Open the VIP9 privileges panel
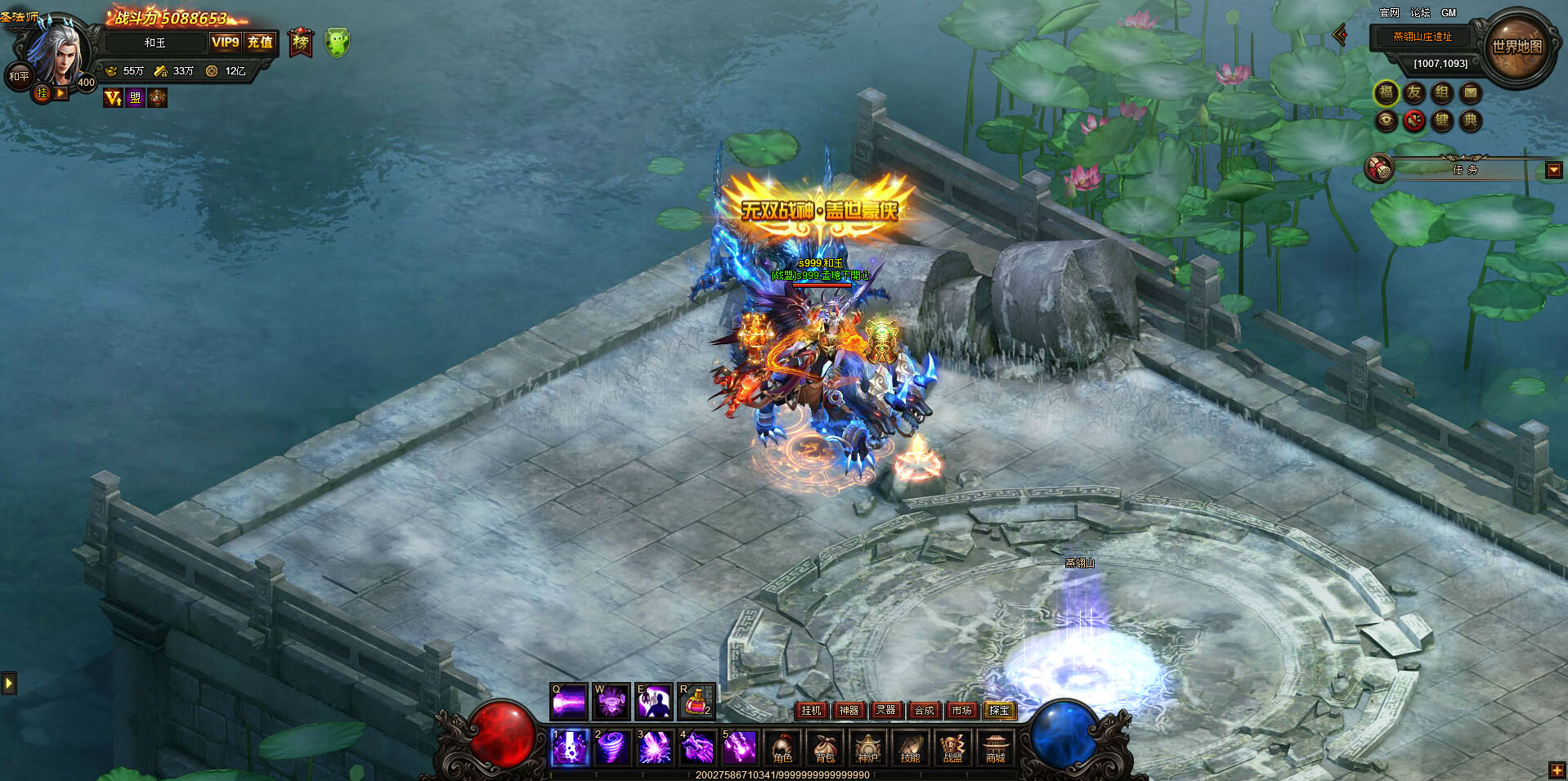1568x781 pixels. [226, 43]
